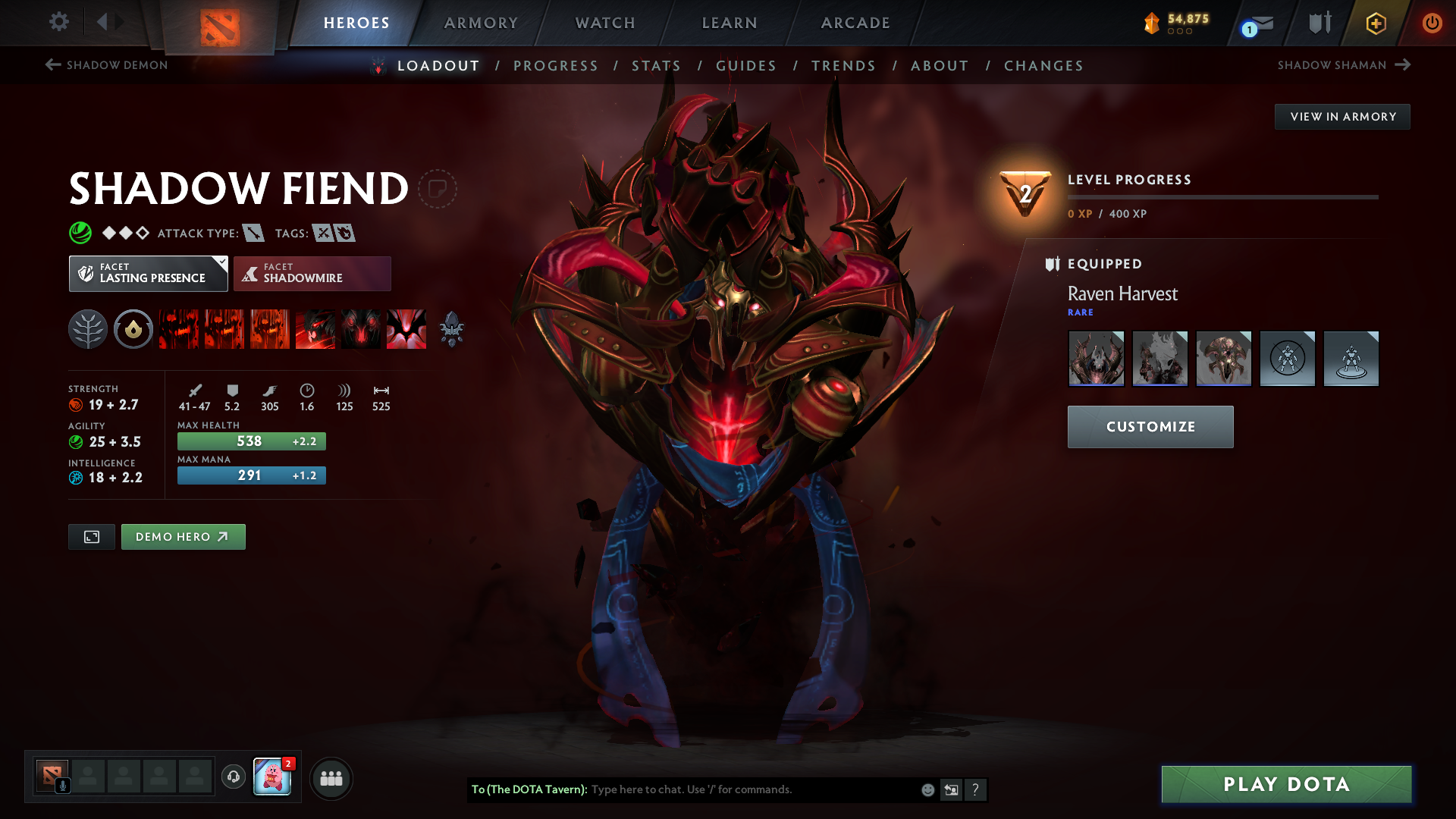Switch to the Shadowmire facet
Viewport: 1456px width, 819px height.
312,274
